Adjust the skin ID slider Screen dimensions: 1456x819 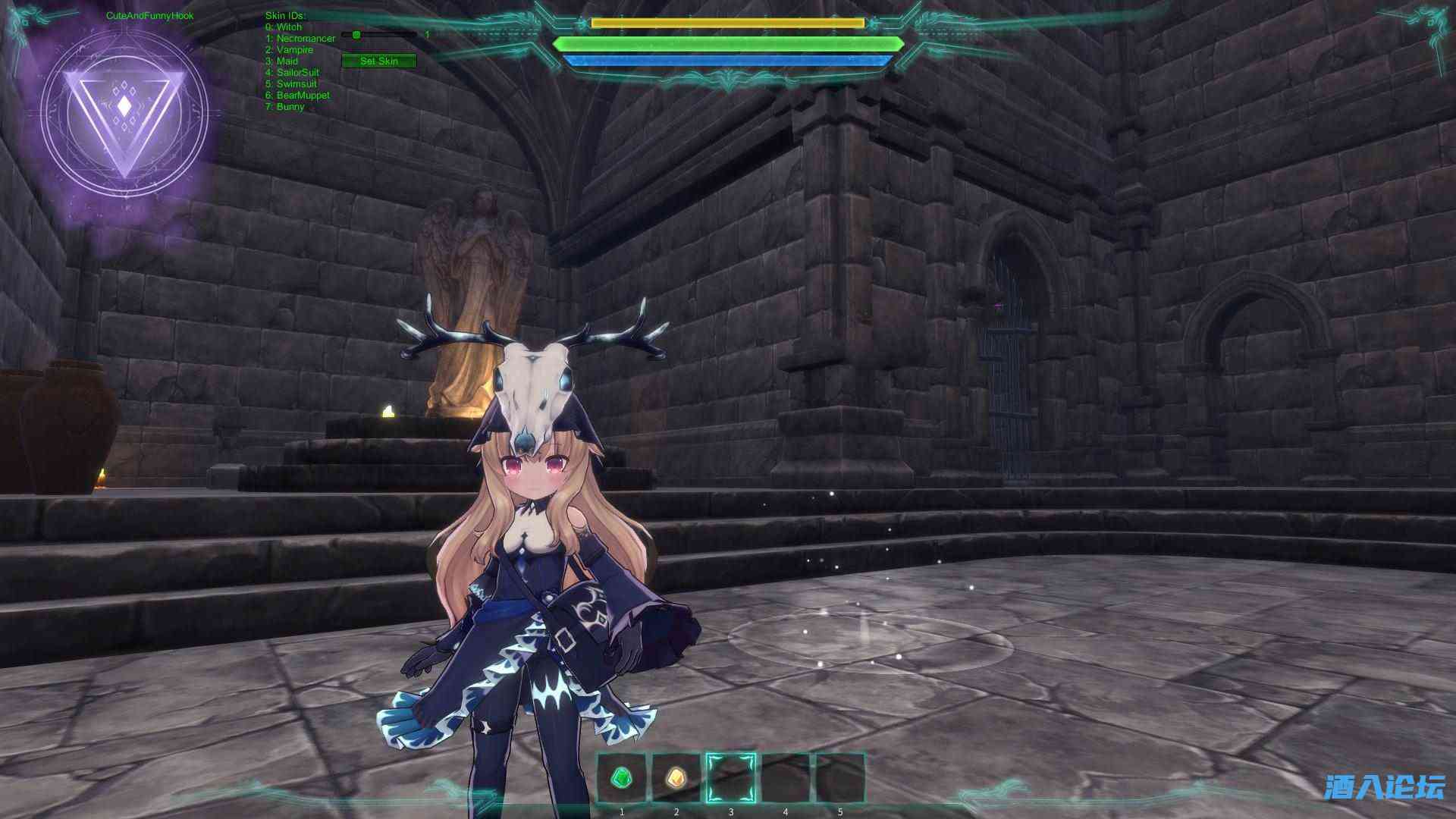click(356, 35)
